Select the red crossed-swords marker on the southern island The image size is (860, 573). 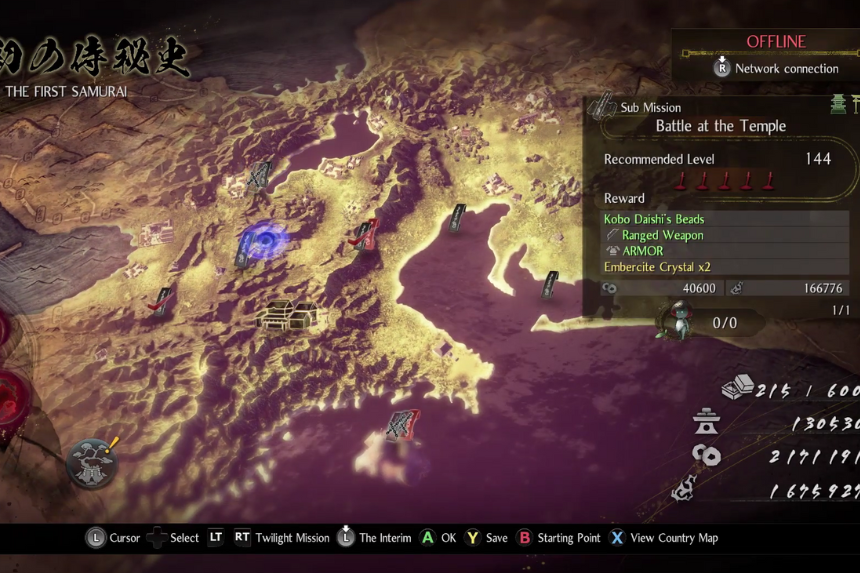403,425
